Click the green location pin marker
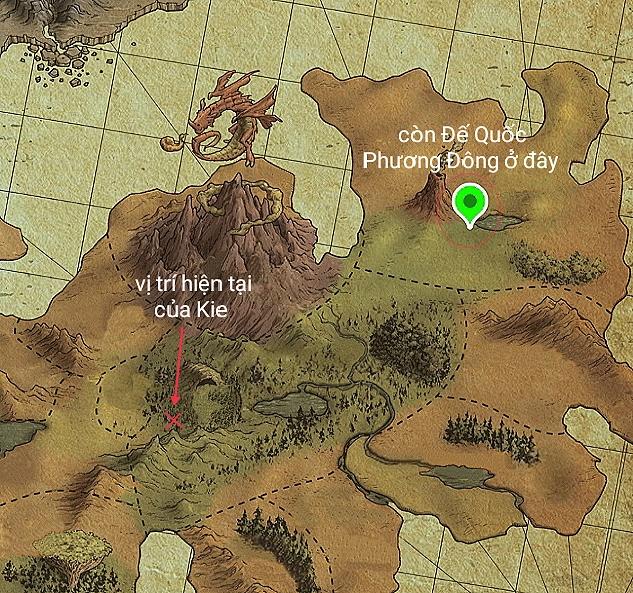Image resolution: width=633 pixels, height=593 pixels. tap(468, 203)
